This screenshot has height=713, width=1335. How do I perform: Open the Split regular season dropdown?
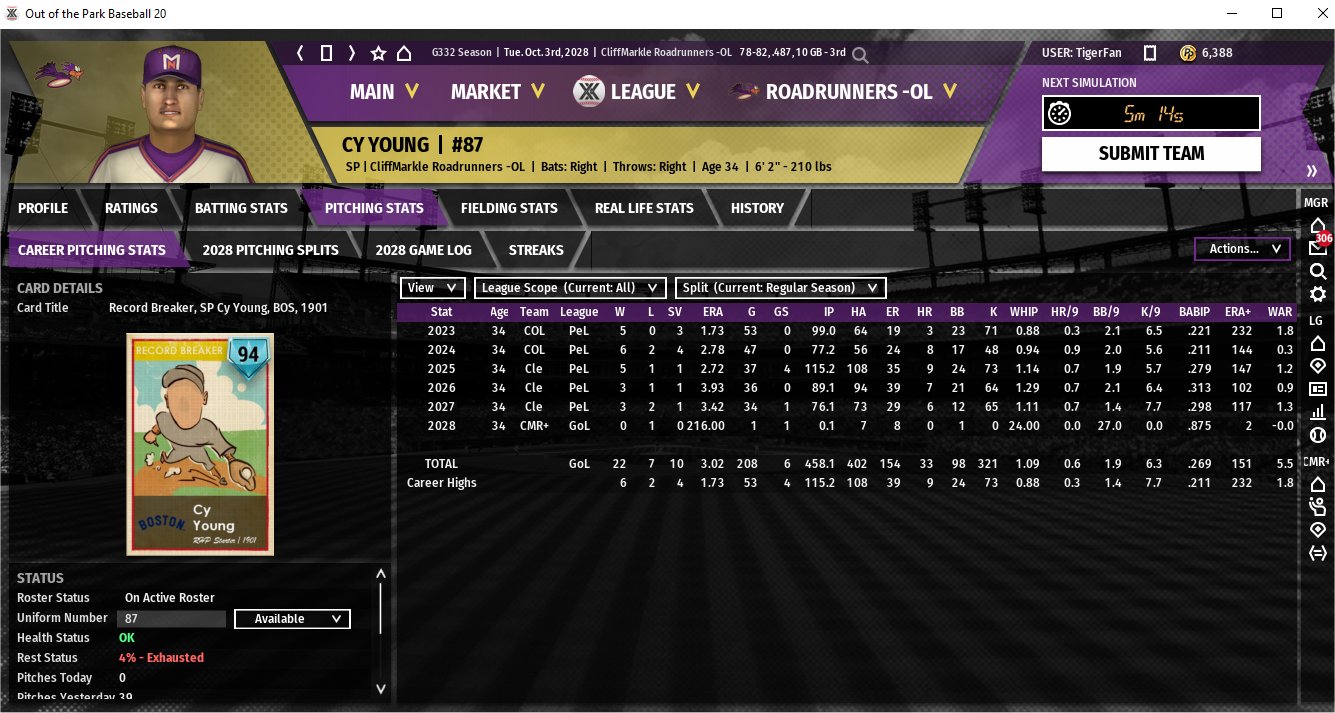780,288
